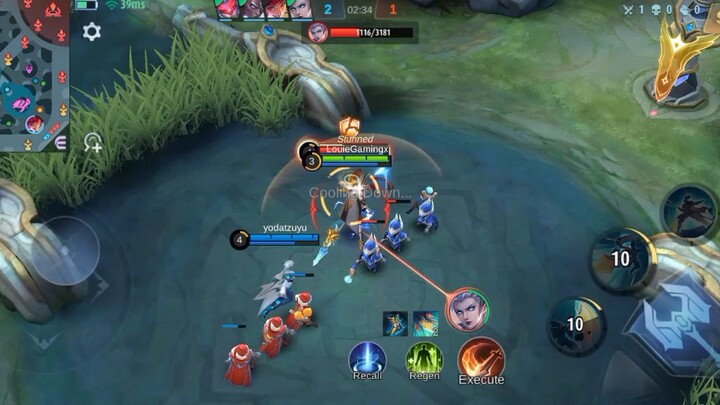Click the battlefield minimap
This screenshot has height=405, width=720.
[34, 75]
